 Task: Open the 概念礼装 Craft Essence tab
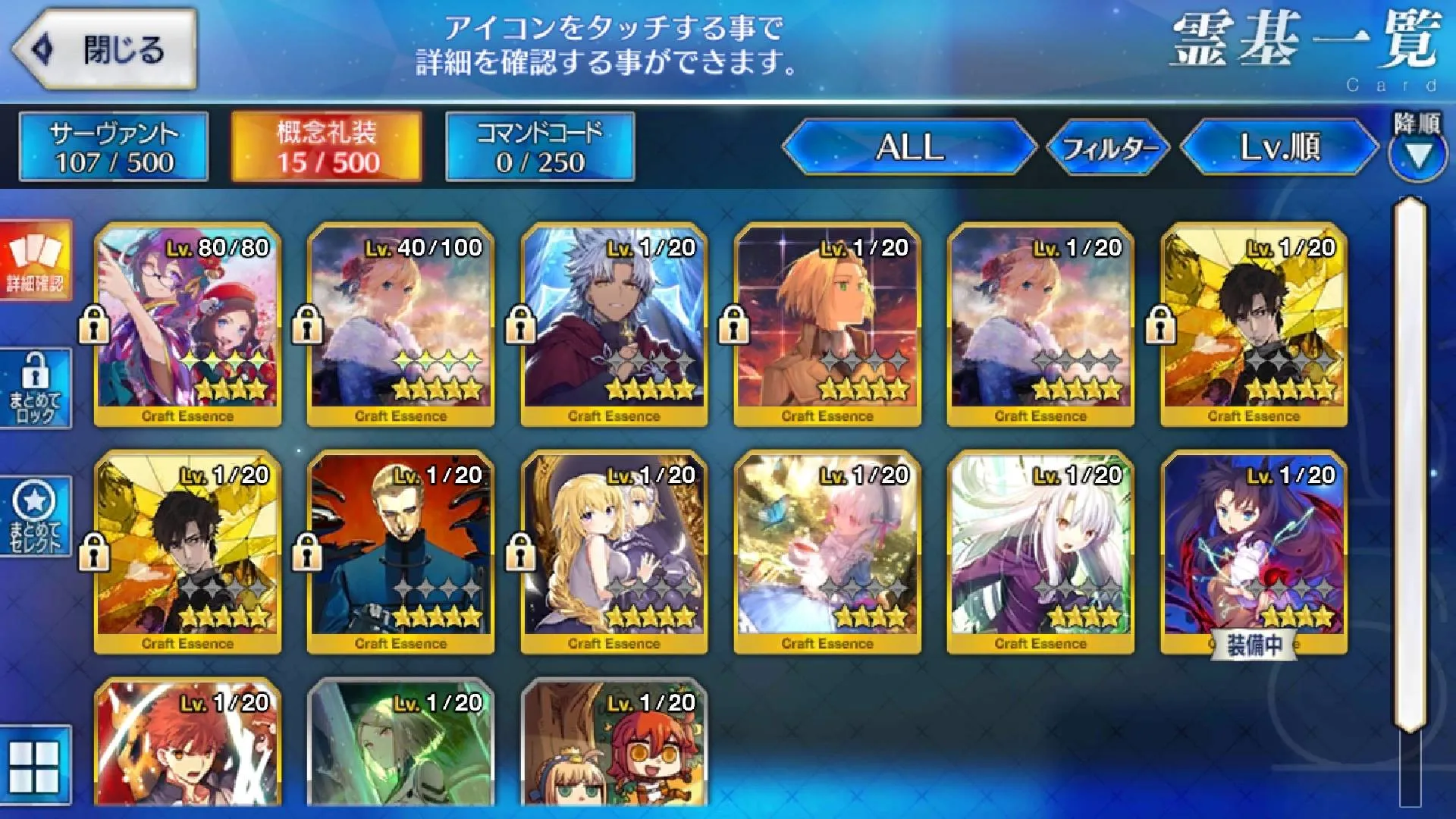click(326, 147)
